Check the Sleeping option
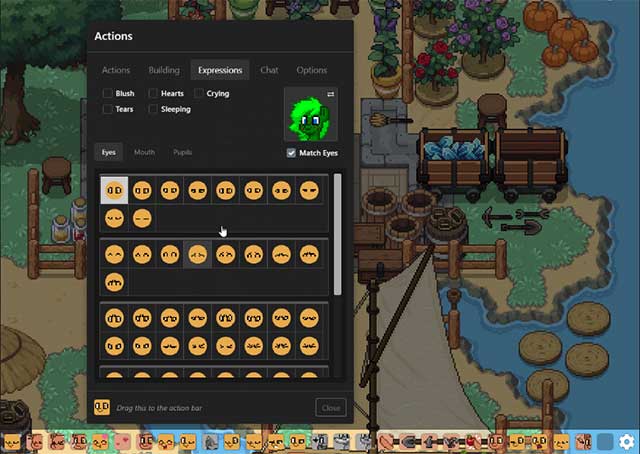This screenshot has height=454, width=640. [153, 109]
